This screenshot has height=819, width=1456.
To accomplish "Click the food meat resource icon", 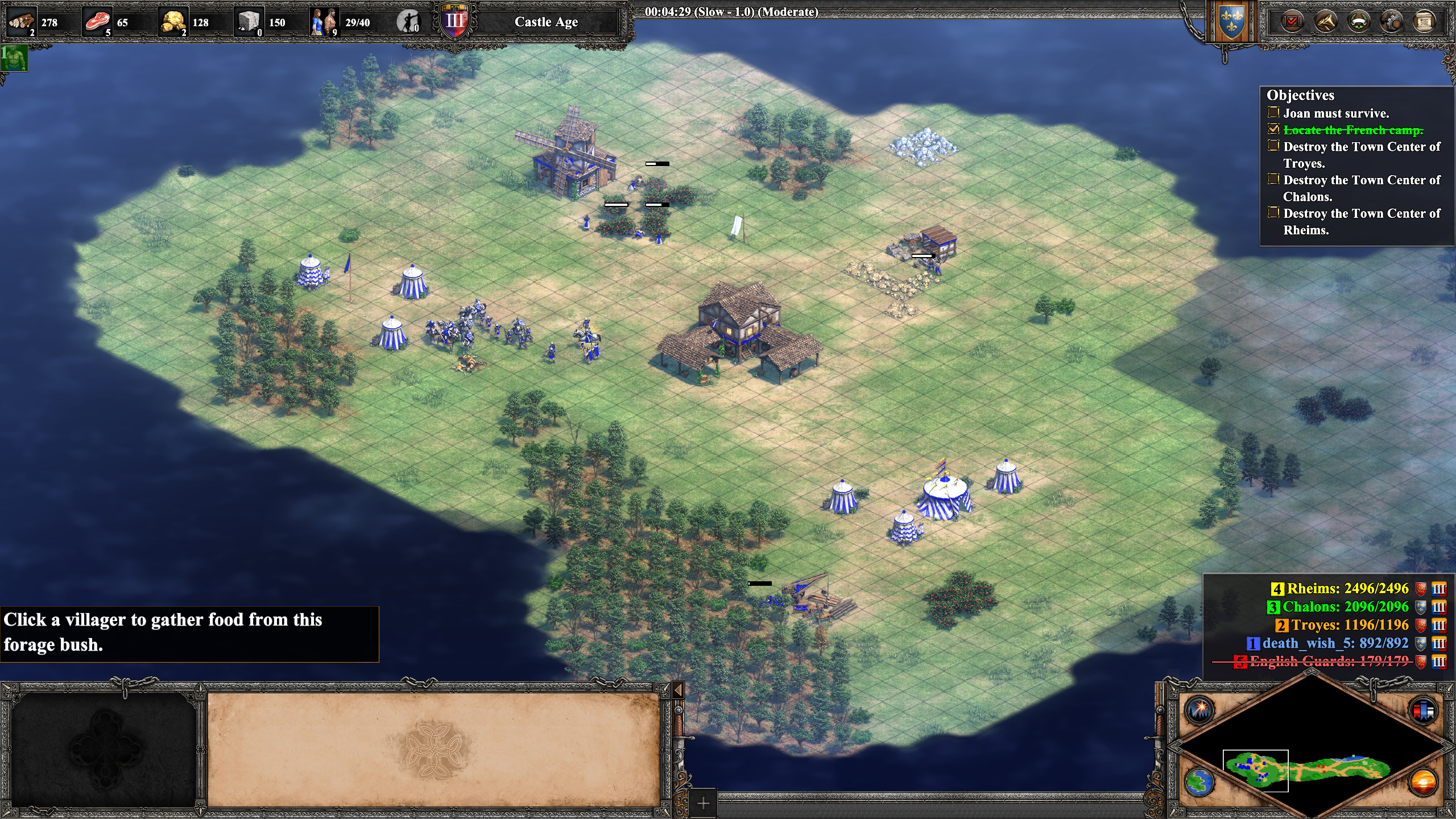I will 97,22.
